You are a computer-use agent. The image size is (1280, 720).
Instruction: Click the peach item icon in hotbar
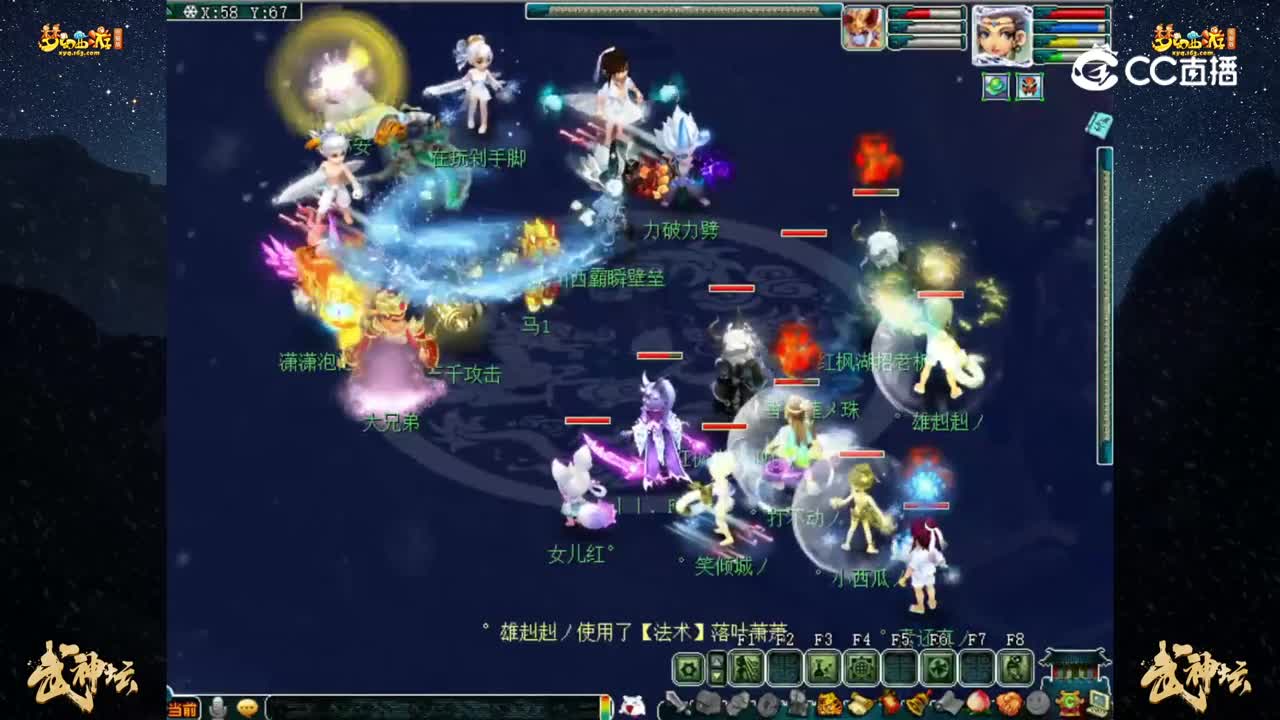pyautogui.click(x=976, y=703)
